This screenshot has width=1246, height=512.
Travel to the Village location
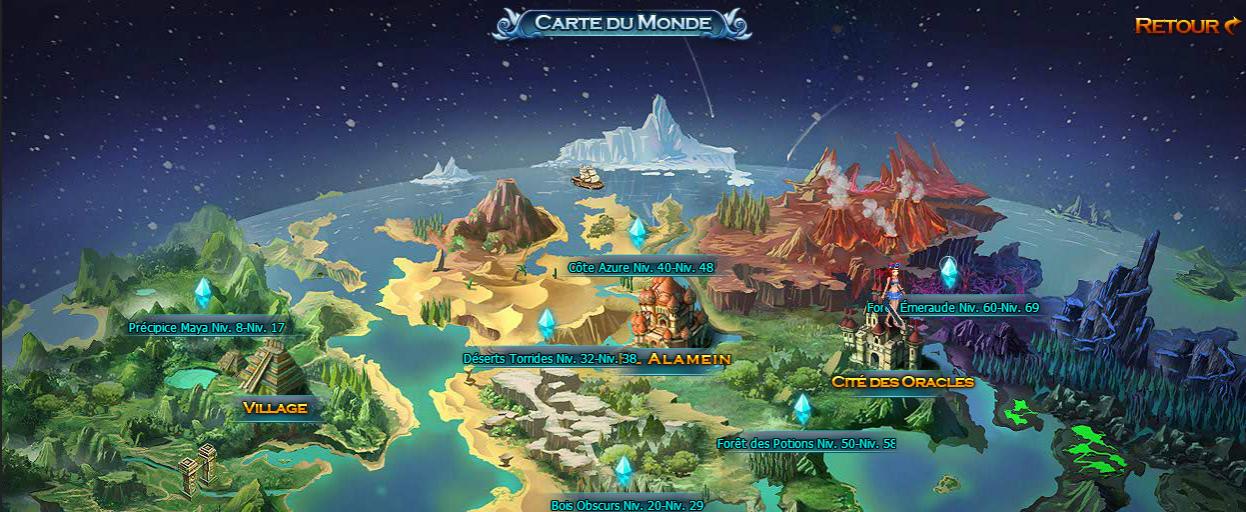(x=274, y=407)
